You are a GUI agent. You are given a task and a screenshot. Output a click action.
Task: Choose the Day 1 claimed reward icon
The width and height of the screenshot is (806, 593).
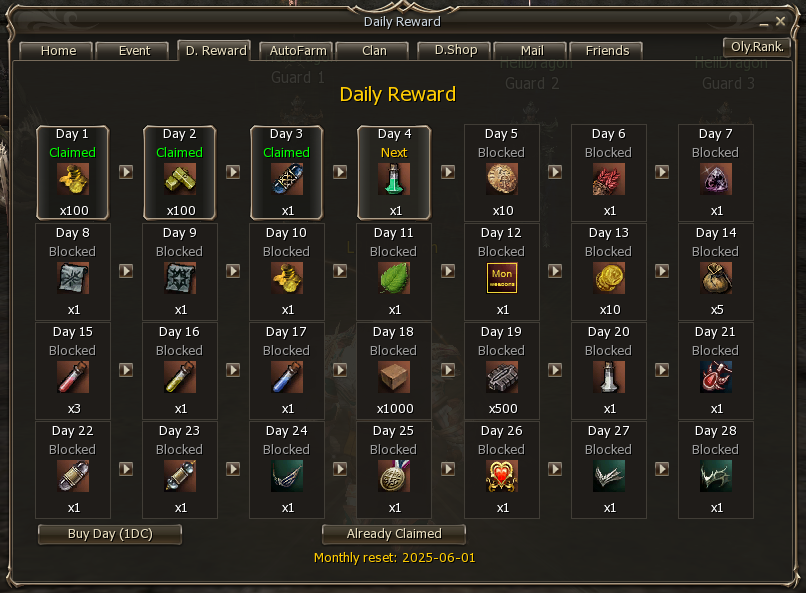(x=72, y=180)
